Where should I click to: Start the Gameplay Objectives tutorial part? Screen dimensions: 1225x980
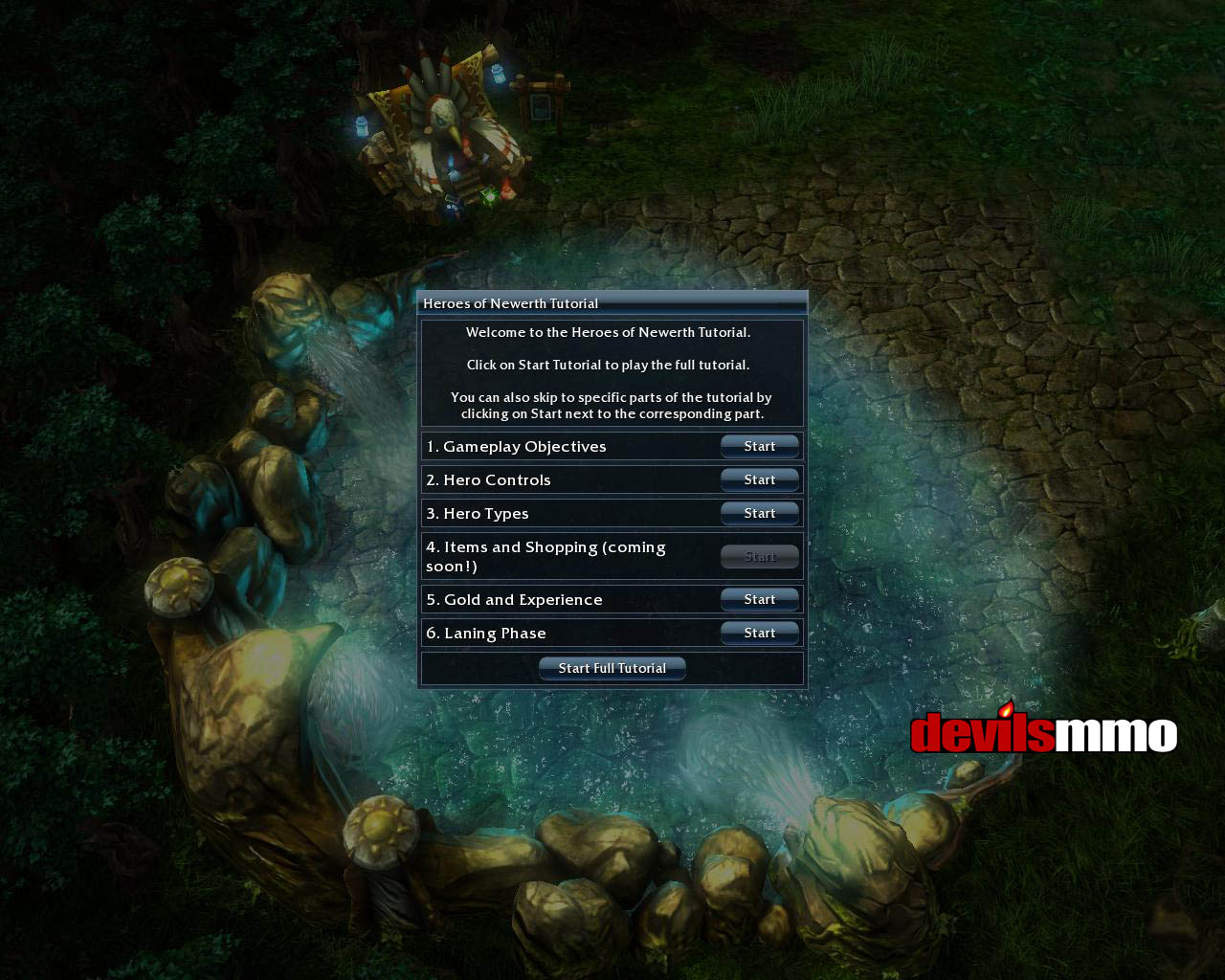click(x=760, y=446)
